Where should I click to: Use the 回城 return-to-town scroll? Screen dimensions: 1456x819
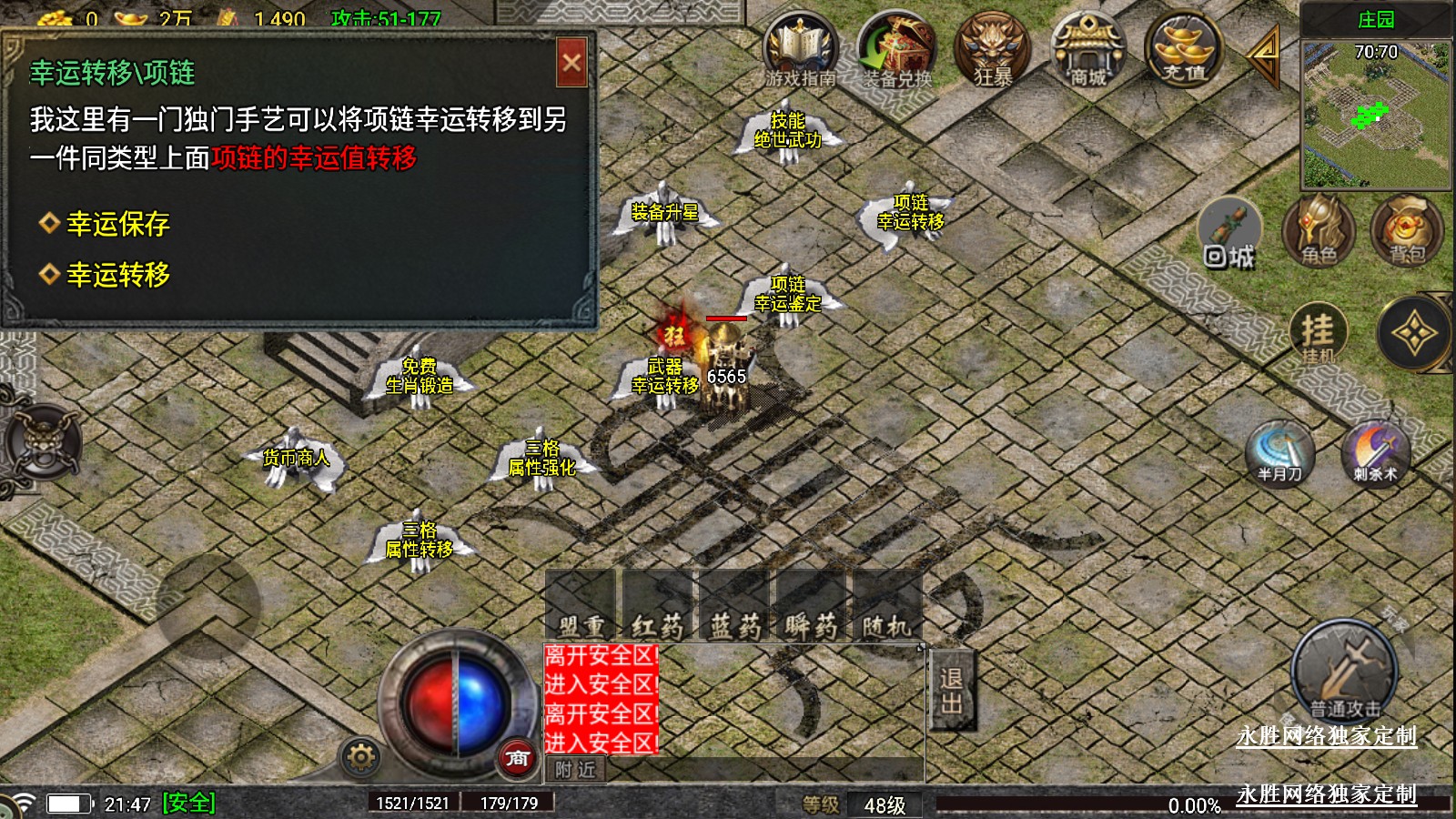(1229, 235)
